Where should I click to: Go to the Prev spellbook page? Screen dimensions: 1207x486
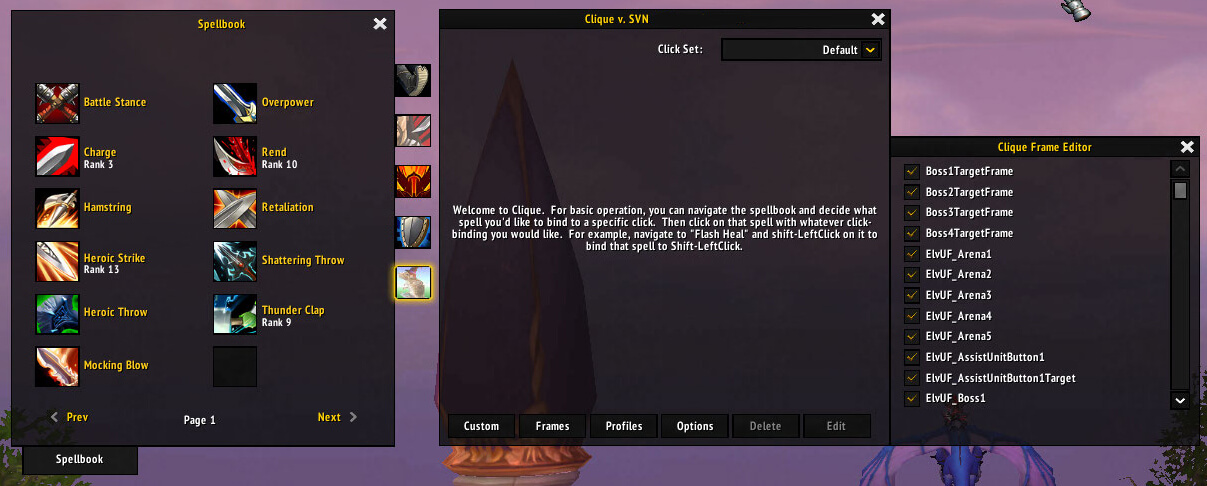pos(69,417)
